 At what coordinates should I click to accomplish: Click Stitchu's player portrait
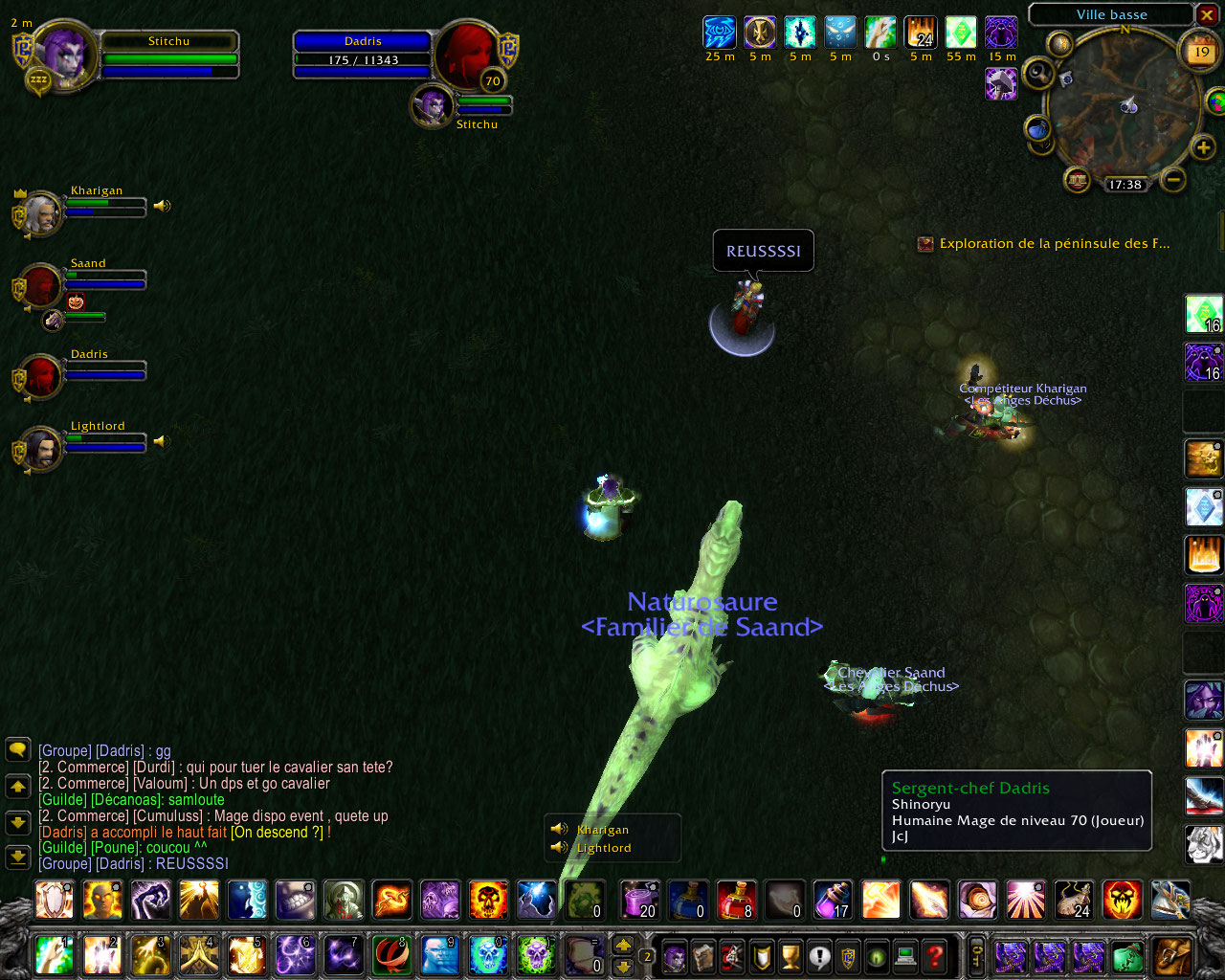click(x=66, y=54)
